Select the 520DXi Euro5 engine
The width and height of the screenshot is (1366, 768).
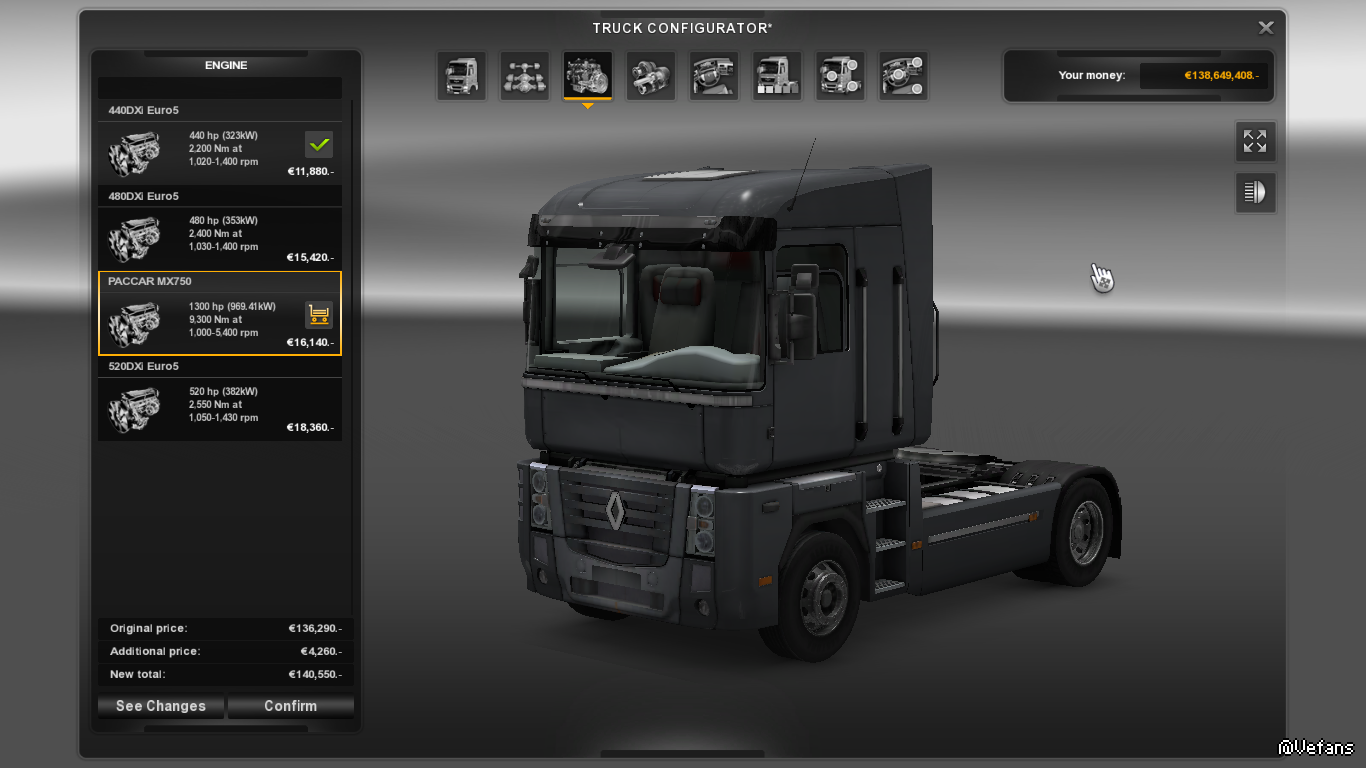point(220,407)
